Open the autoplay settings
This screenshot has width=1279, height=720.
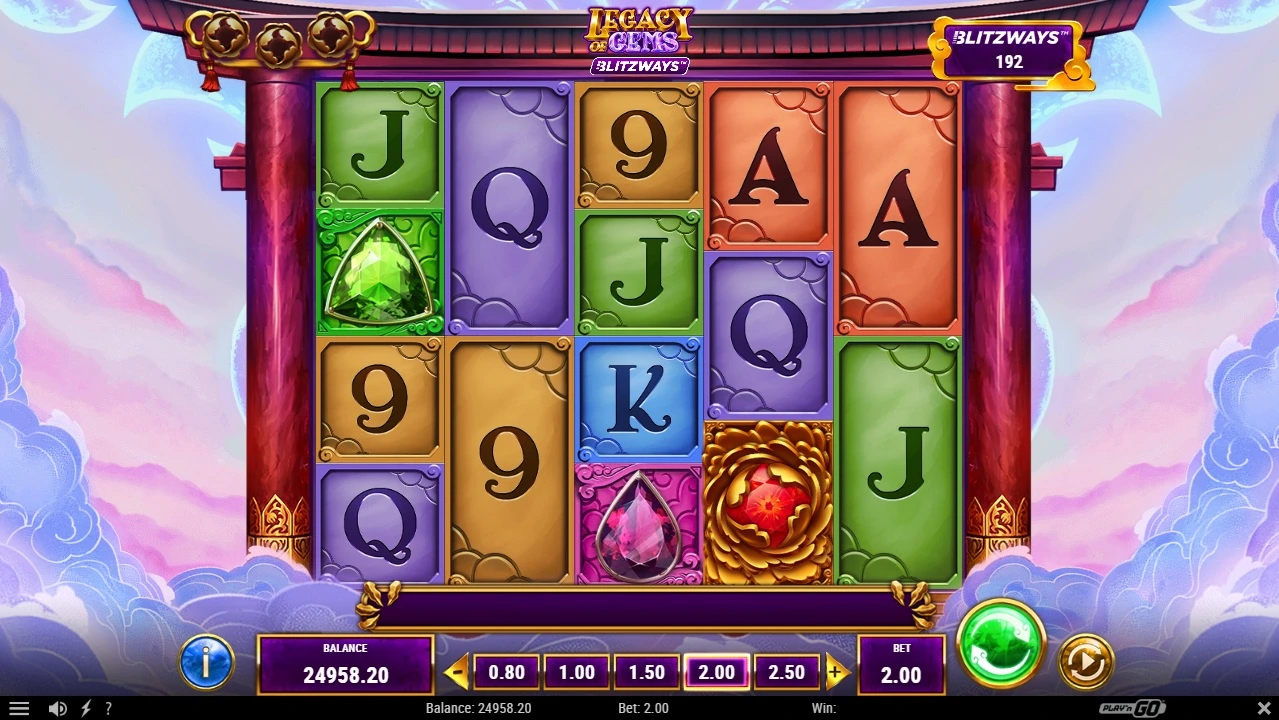[1085, 661]
